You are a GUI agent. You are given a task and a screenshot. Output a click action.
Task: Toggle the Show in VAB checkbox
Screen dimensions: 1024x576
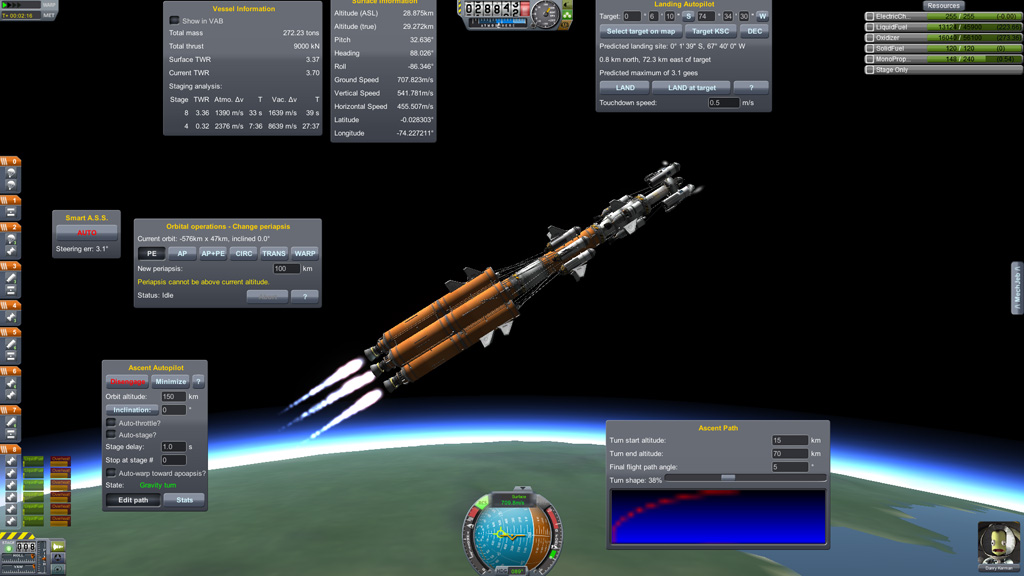(174, 21)
